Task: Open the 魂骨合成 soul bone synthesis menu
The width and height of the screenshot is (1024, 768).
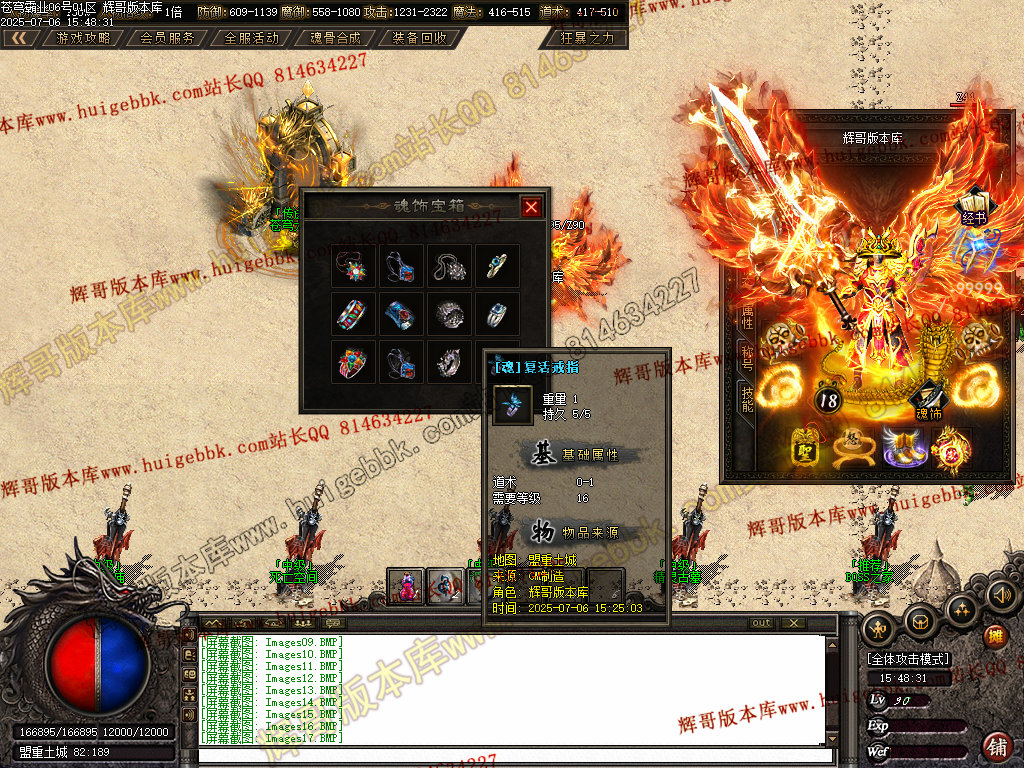Action: point(335,38)
